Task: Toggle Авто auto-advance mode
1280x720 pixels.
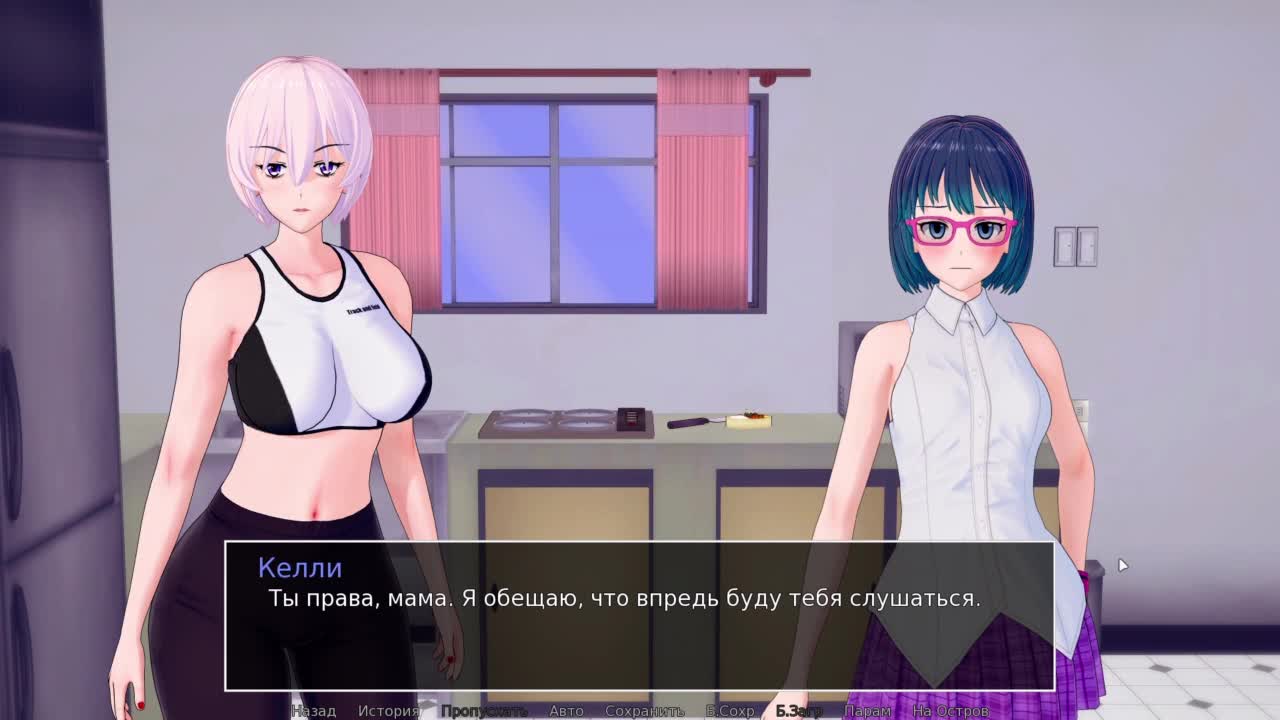Action: 566,710
